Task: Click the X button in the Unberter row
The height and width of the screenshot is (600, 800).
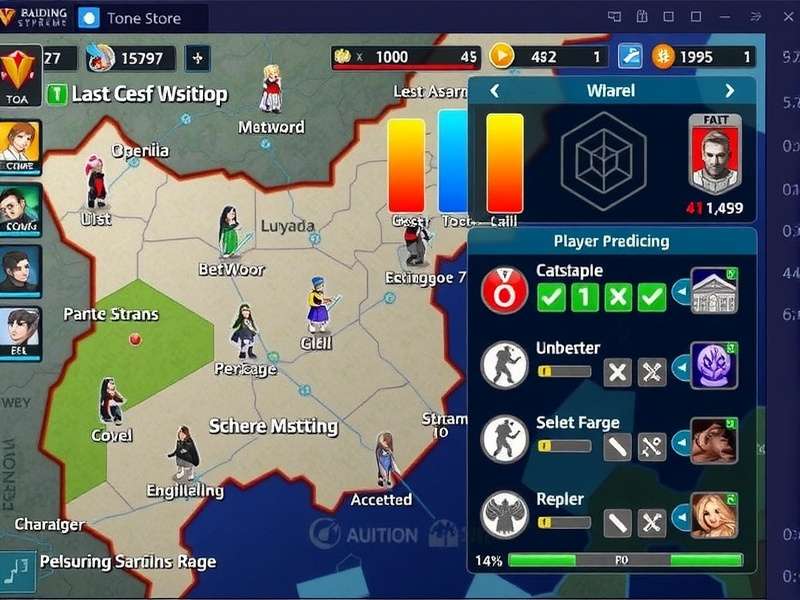Action: coord(618,372)
